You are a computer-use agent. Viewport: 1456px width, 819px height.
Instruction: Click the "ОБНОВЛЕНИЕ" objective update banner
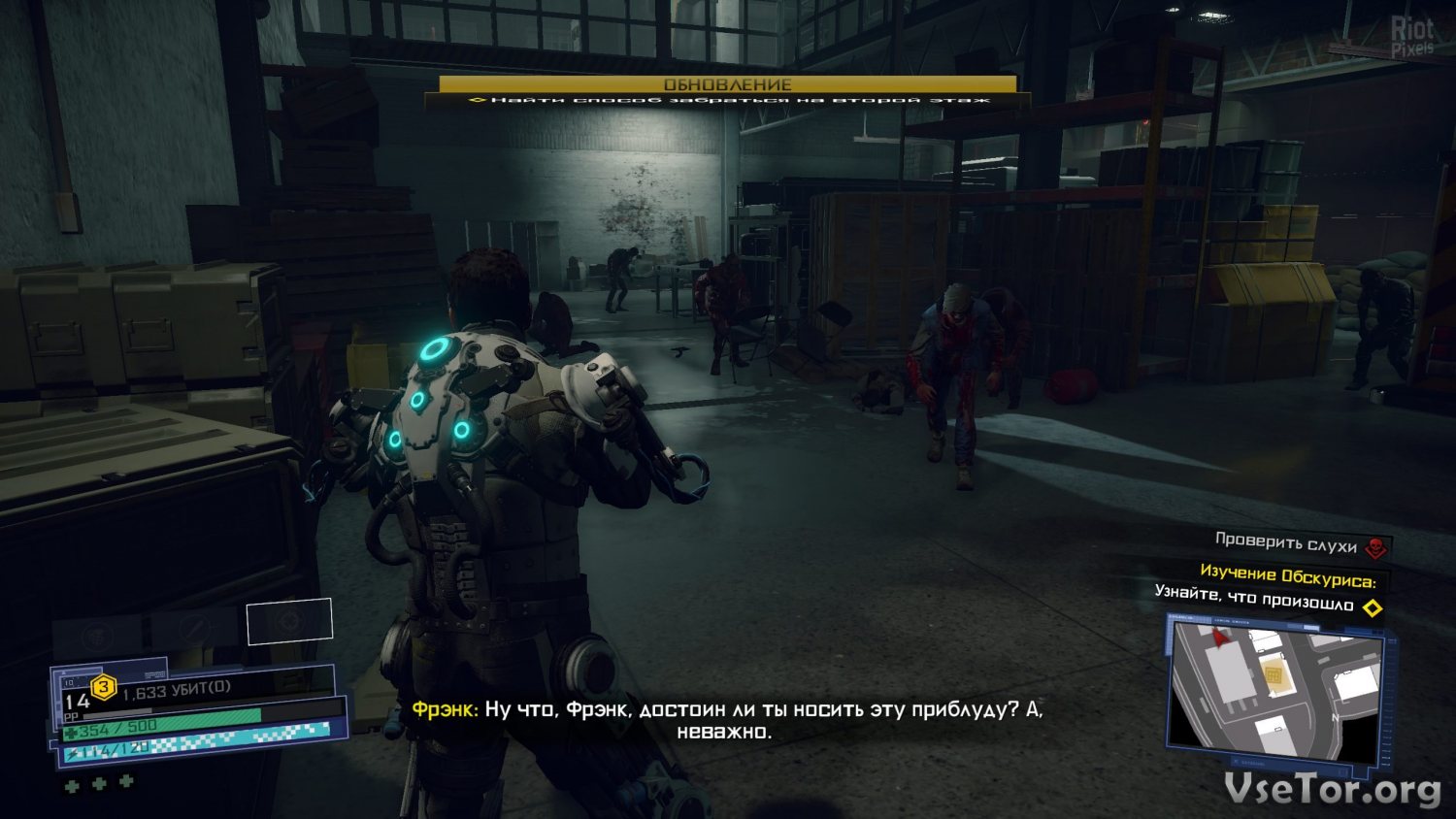coord(727,84)
